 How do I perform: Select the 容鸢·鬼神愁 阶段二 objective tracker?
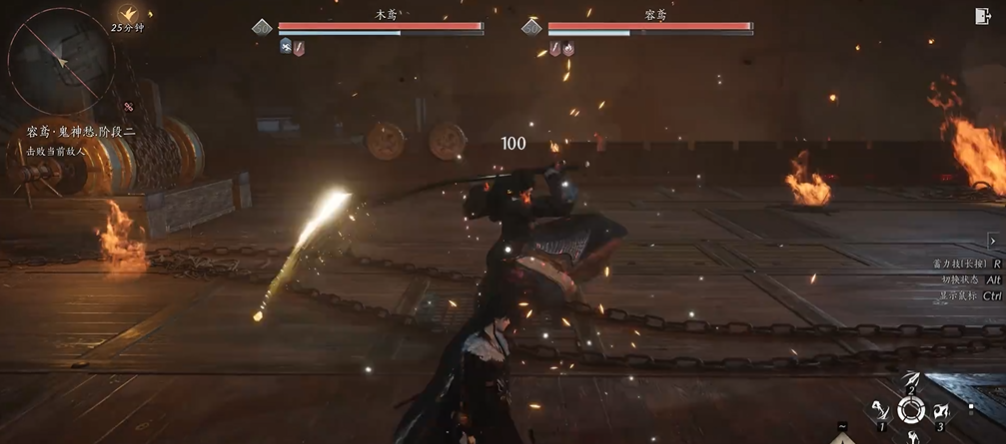tap(82, 131)
